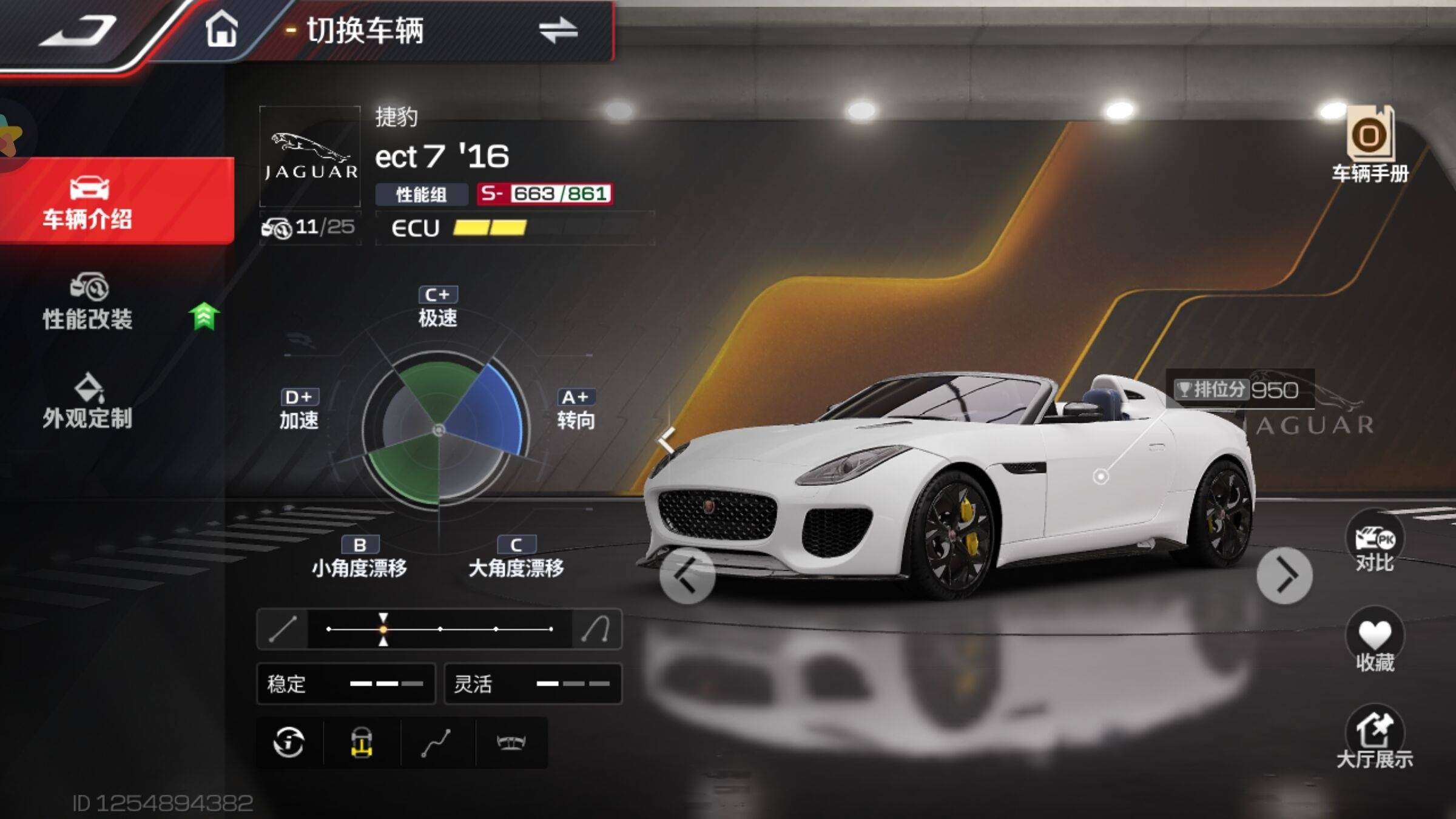Open the rear spoiler icon

pos(511,742)
